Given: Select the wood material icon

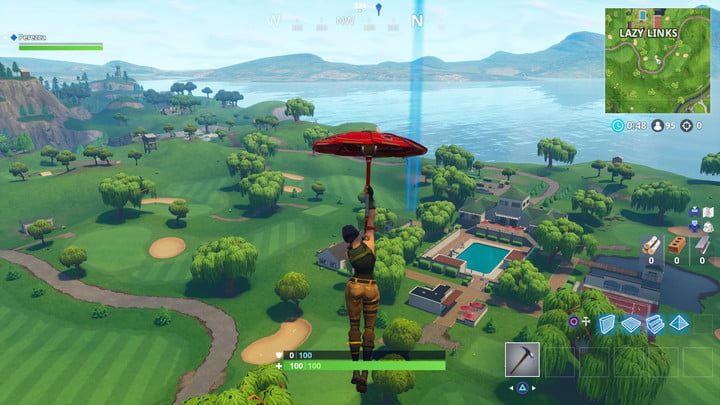Looking at the screenshot, I should pyautogui.click(x=651, y=244).
